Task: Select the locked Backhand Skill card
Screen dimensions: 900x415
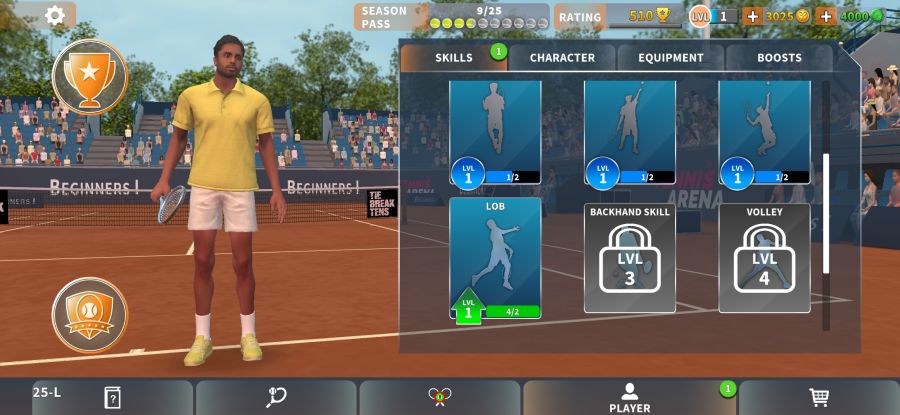Action: tap(629, 258)
